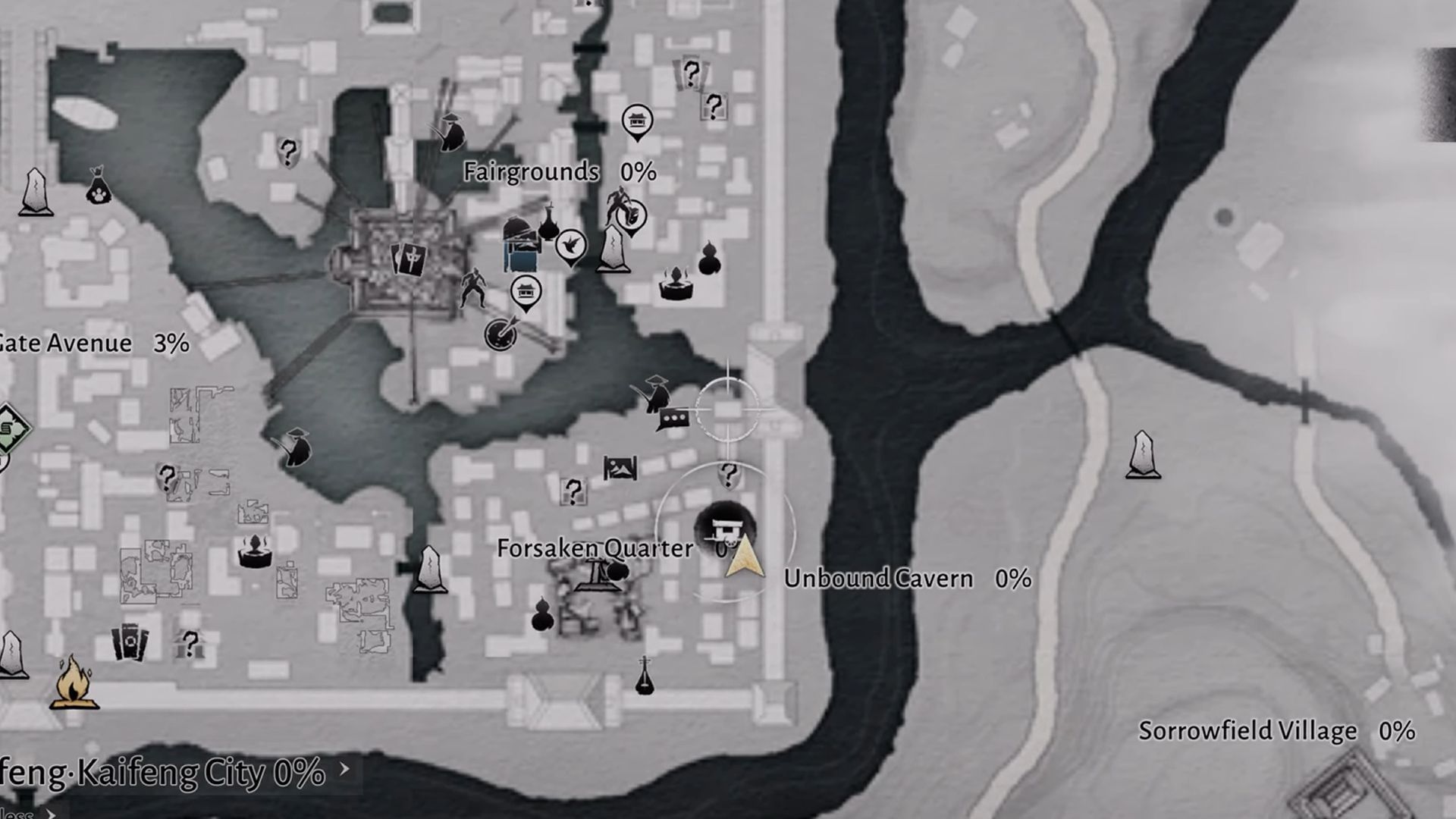Click the archery target icon below Fairgrounds

(x=500, y=334)
